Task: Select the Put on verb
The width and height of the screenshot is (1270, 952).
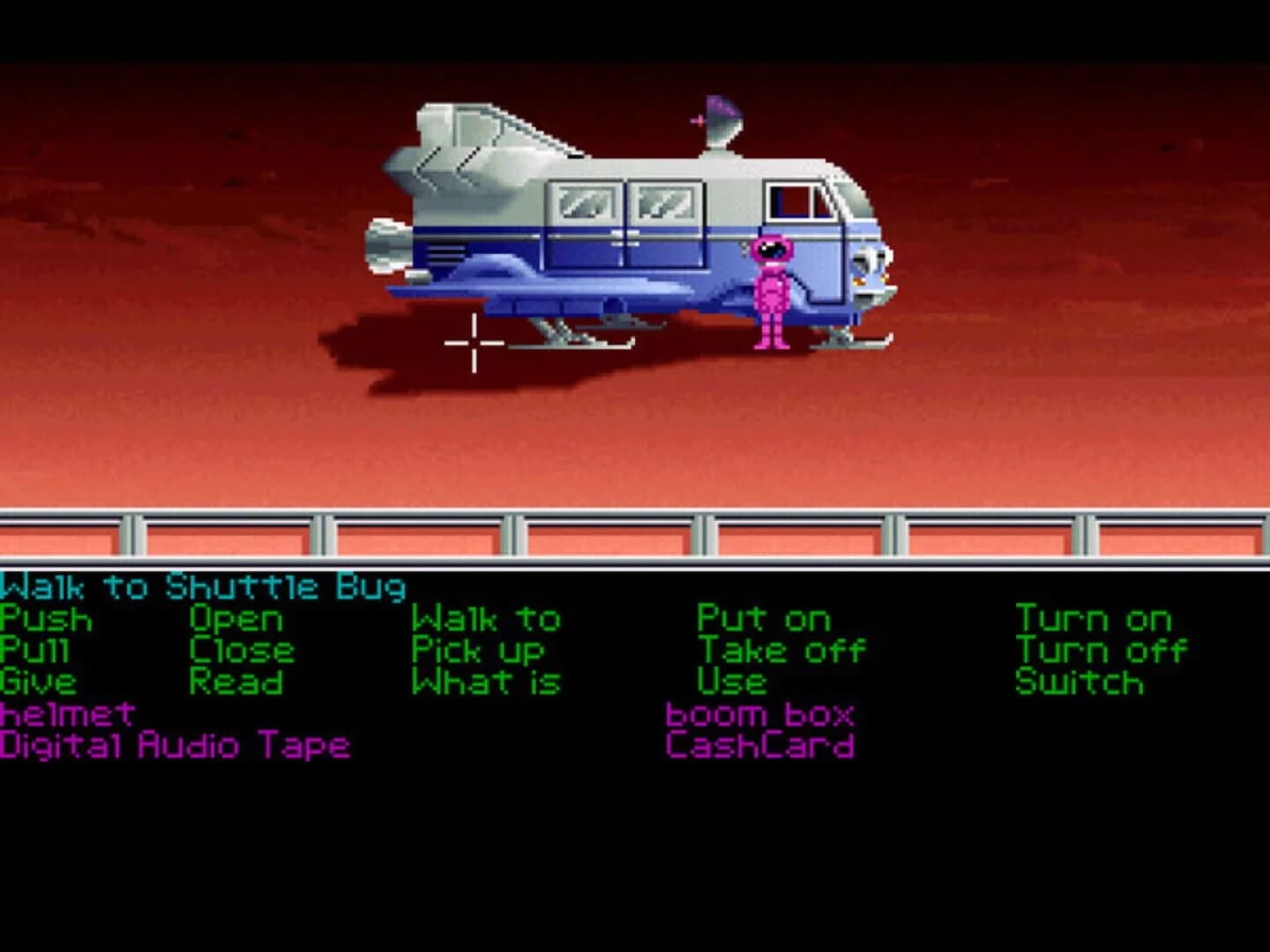Action: click(x=761, y=619)
